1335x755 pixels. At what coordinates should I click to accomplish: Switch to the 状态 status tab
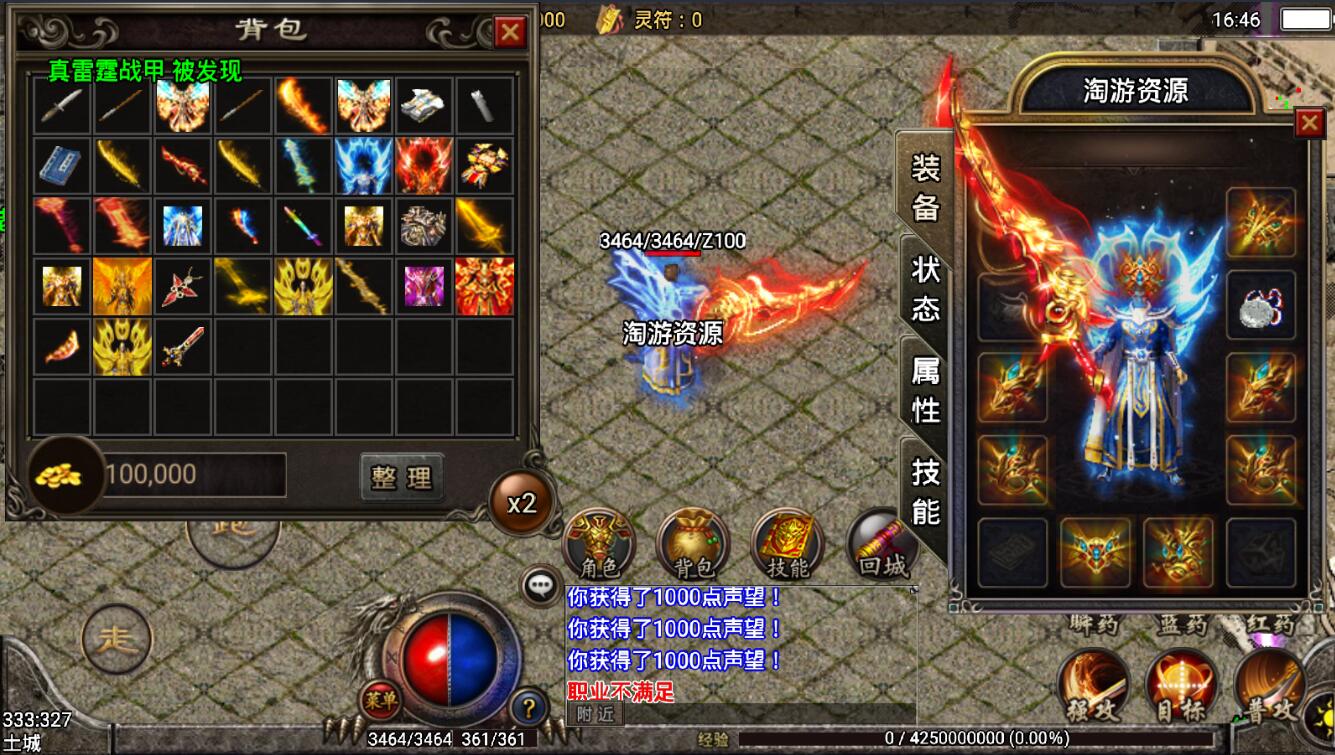click(x=925, y=287)
